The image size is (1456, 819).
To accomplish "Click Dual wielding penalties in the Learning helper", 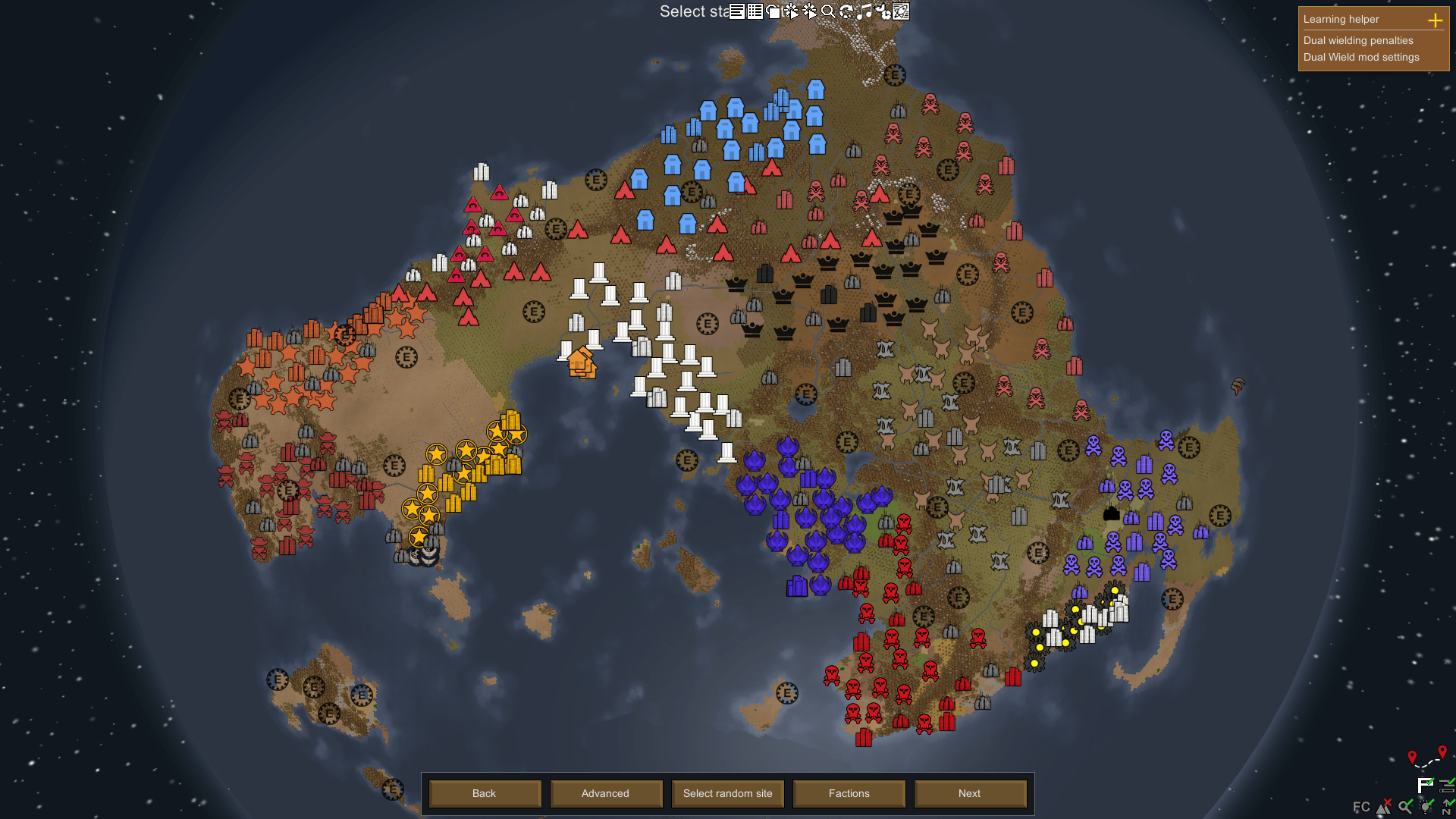I will 1357,41.
